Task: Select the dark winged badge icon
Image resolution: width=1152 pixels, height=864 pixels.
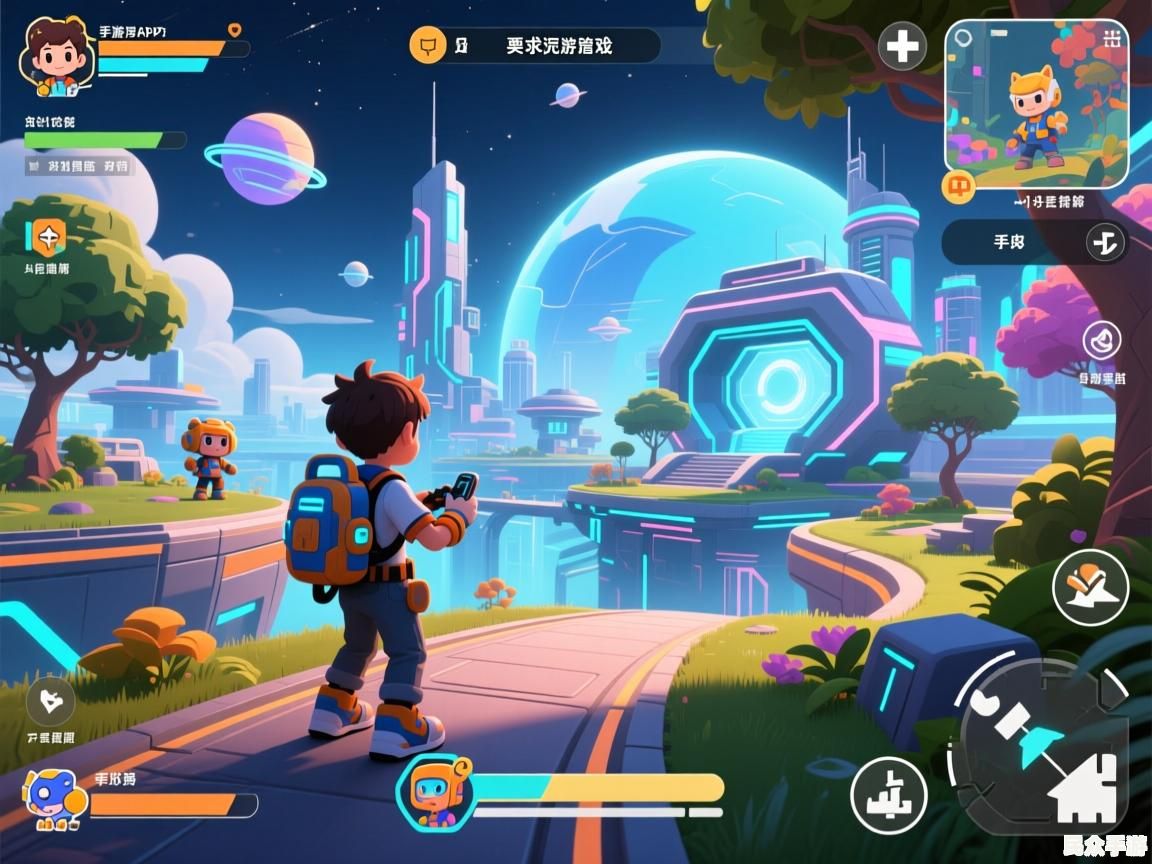Action: tap(50, 700)
